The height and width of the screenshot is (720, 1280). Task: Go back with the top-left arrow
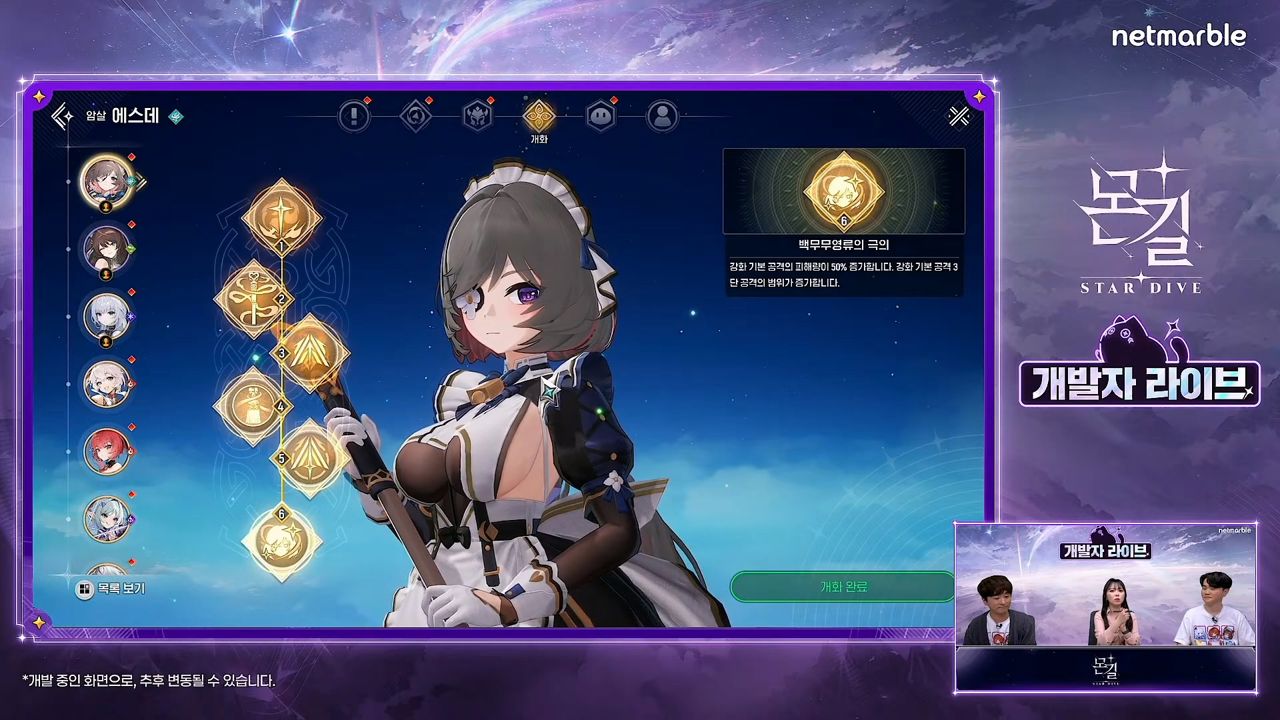(x=63, y=117)
